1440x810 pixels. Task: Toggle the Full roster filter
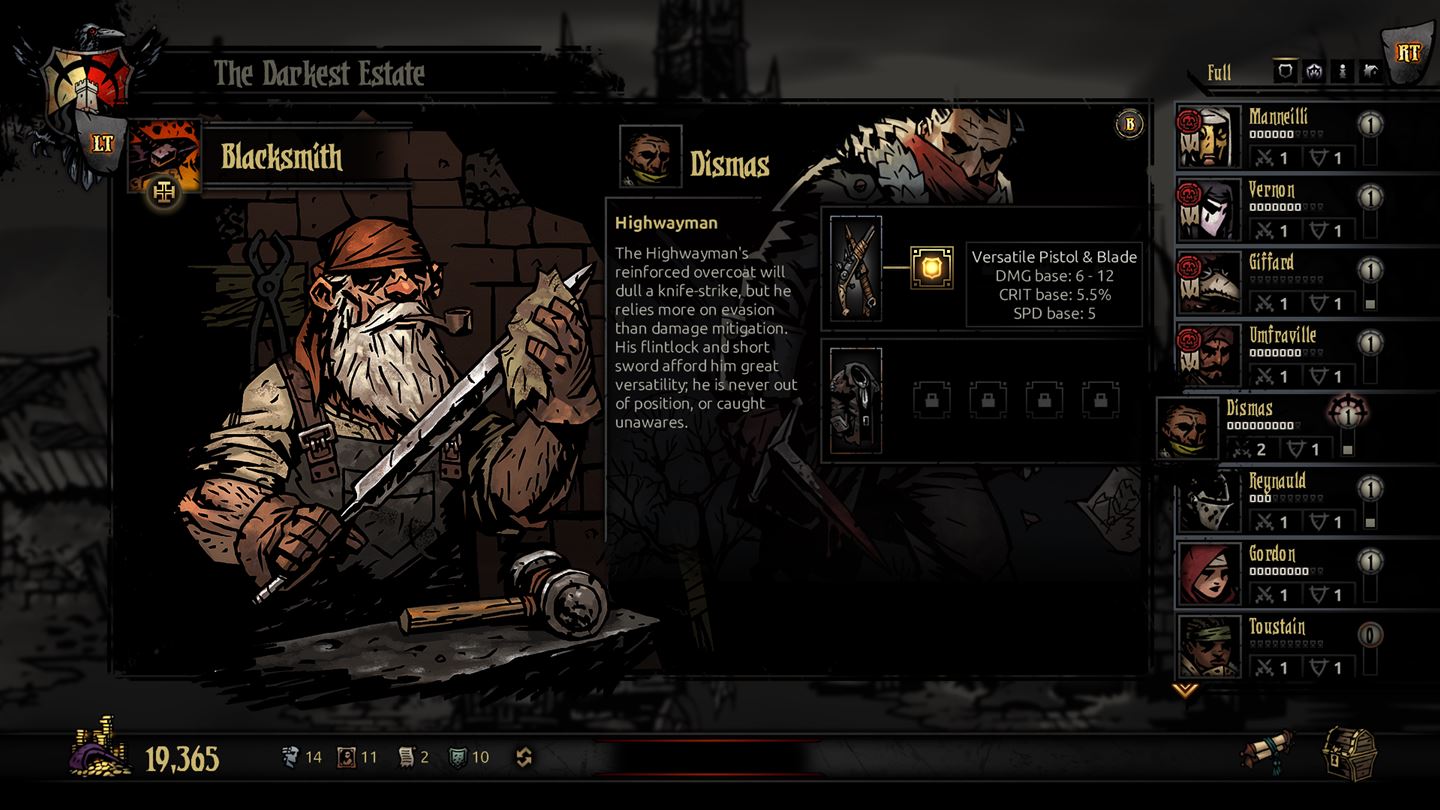click(x=1220, y=72)
